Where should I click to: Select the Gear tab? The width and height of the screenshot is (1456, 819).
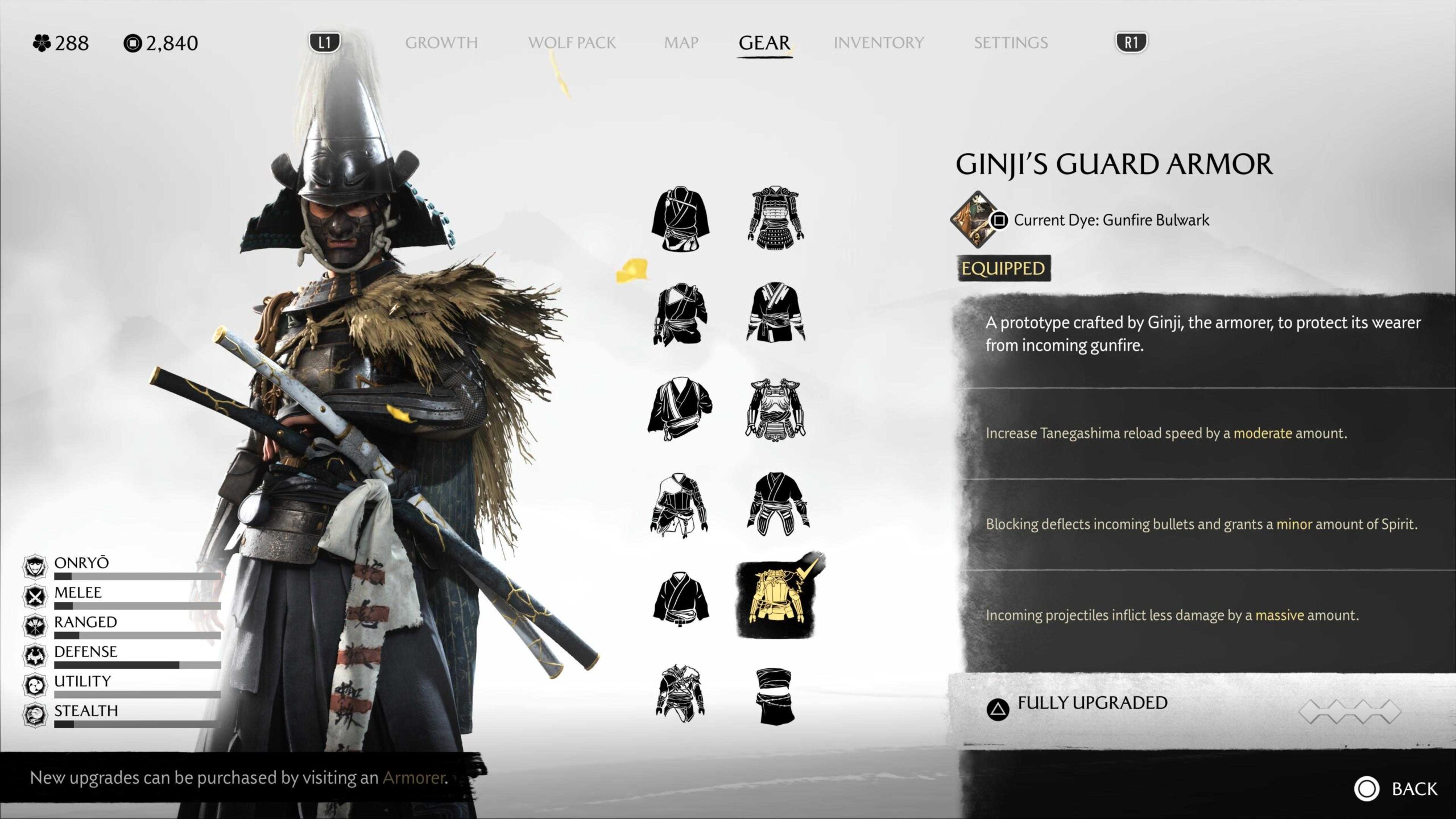(764, 43)
